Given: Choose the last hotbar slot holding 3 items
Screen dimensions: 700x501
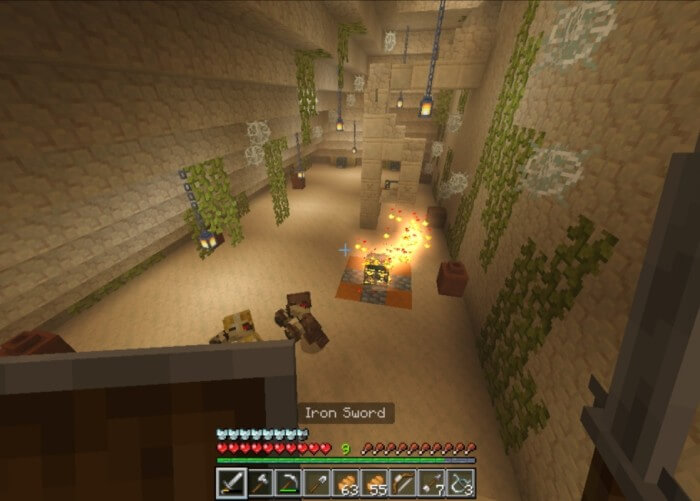Looking at the screenshot, I should [x=461, y=484].
